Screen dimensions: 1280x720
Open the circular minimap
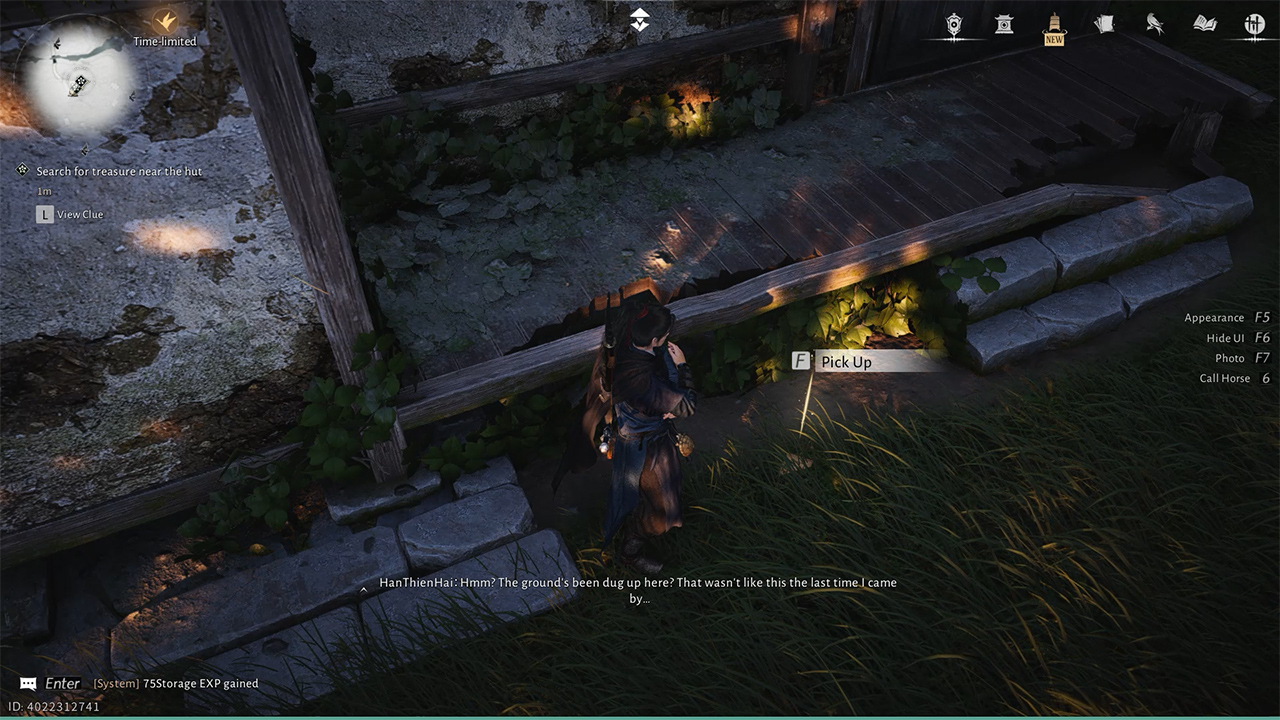(x=80, y=80)
